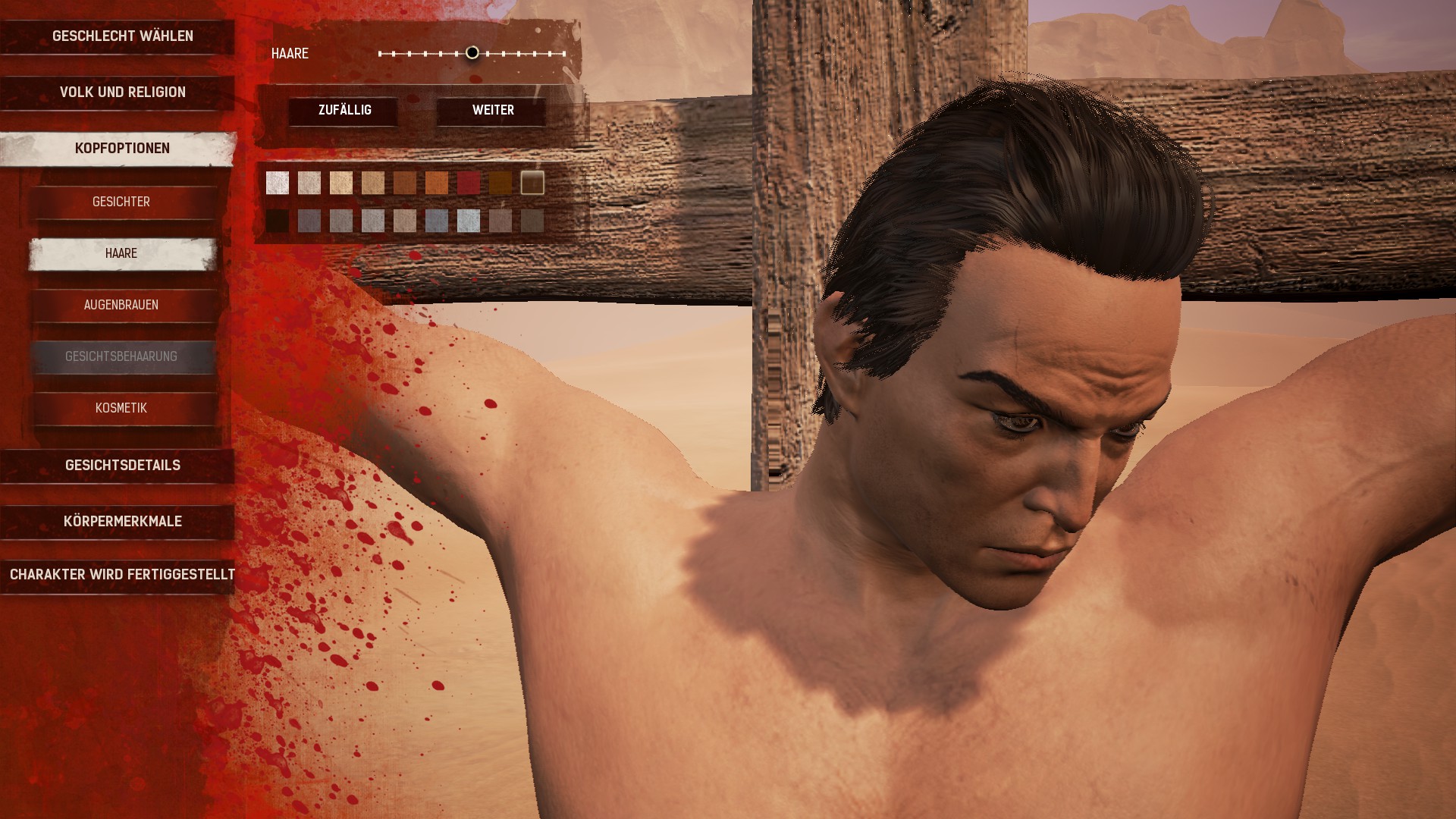Select the white hair color swatch

coord(278,183)
